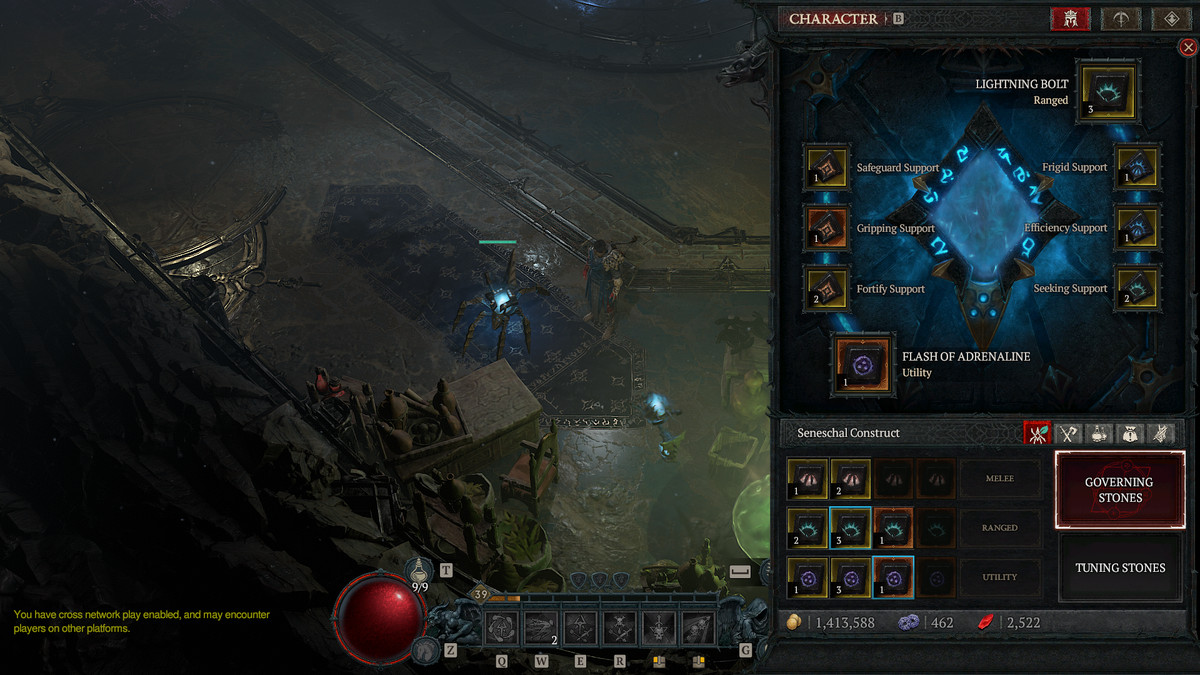Viewport: 1200px width, 675px height.
Task: Close the character panel
Action: 1188,47
